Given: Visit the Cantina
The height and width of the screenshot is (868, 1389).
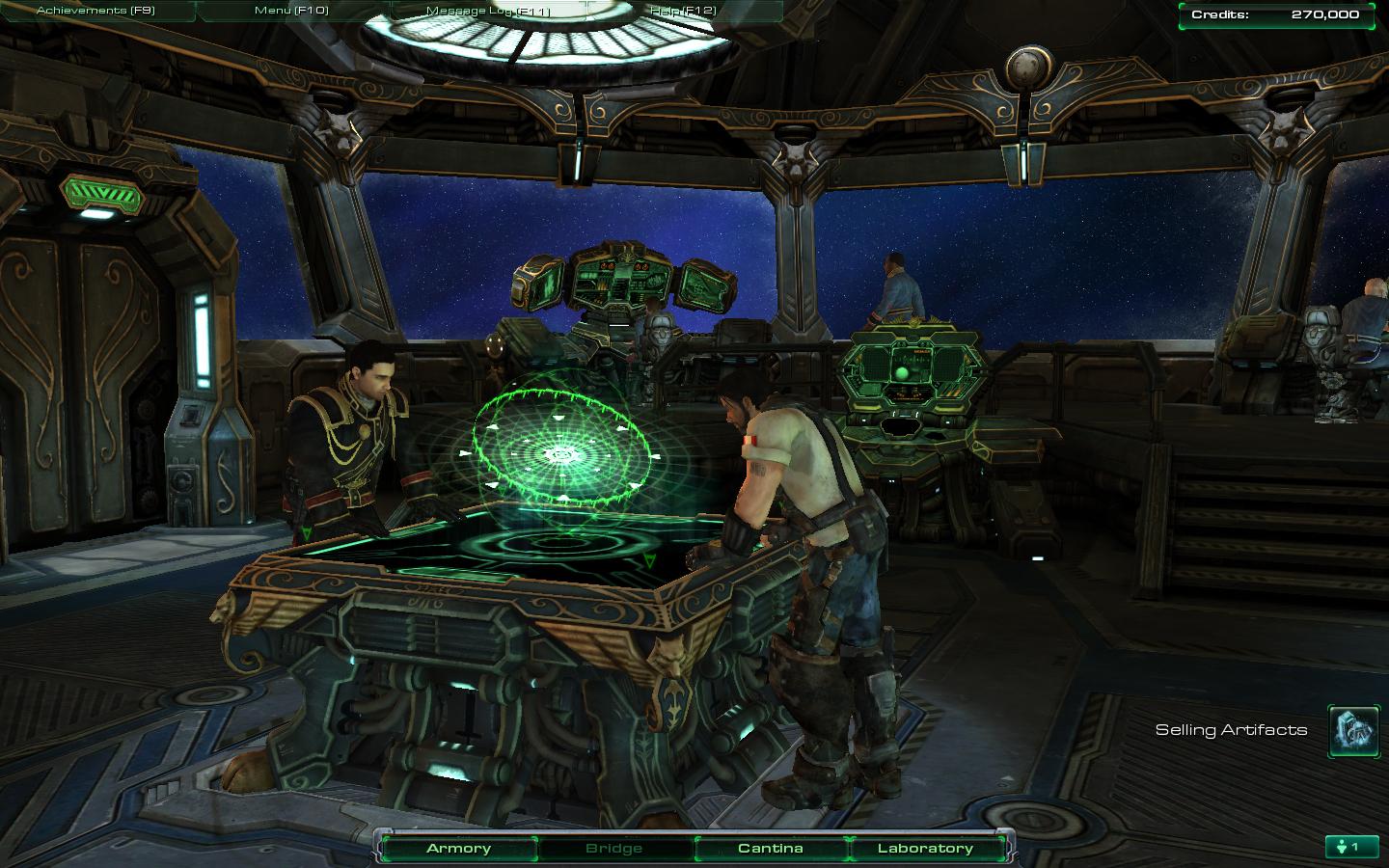Looking at the screenshot, I should click(770, 849).
